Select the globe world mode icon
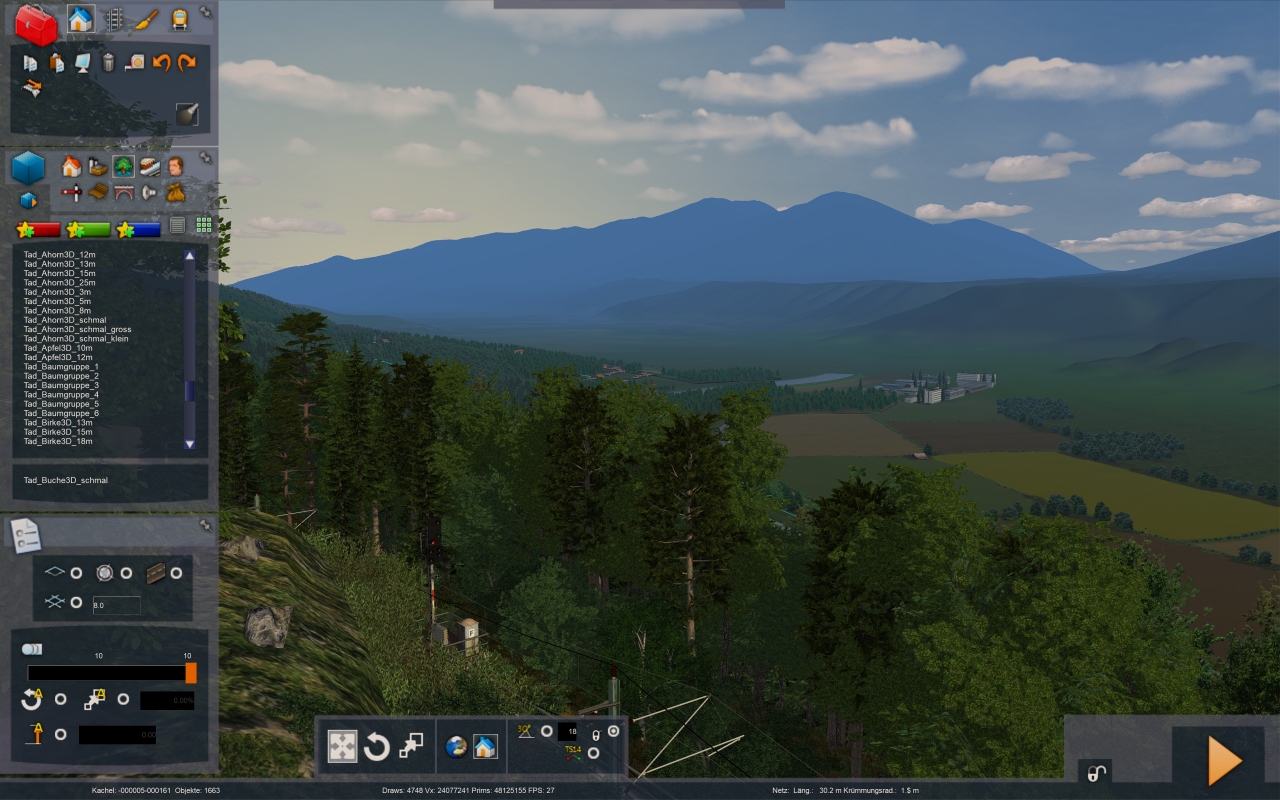Screen dimensions: 1280x800 (x=456, y=746)
